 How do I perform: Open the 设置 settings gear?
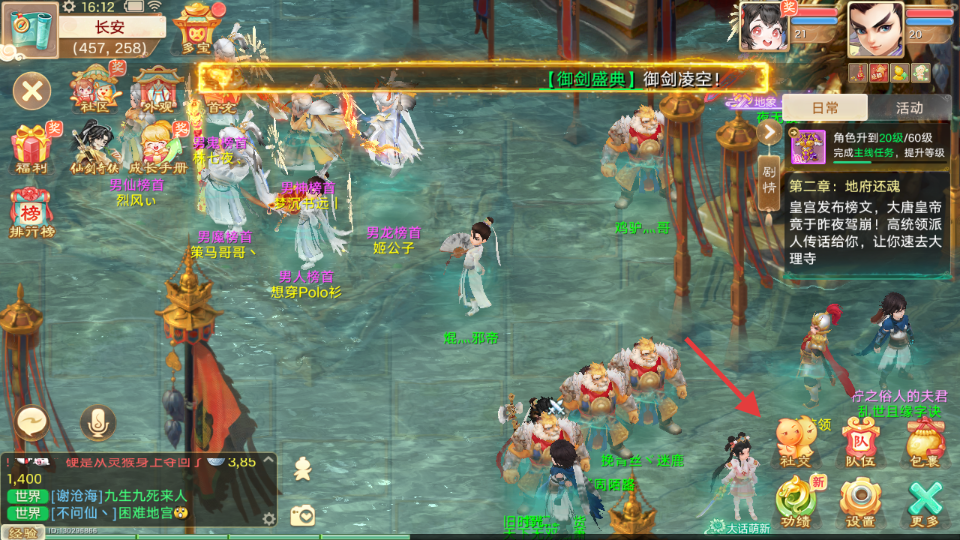pos(860,500)
